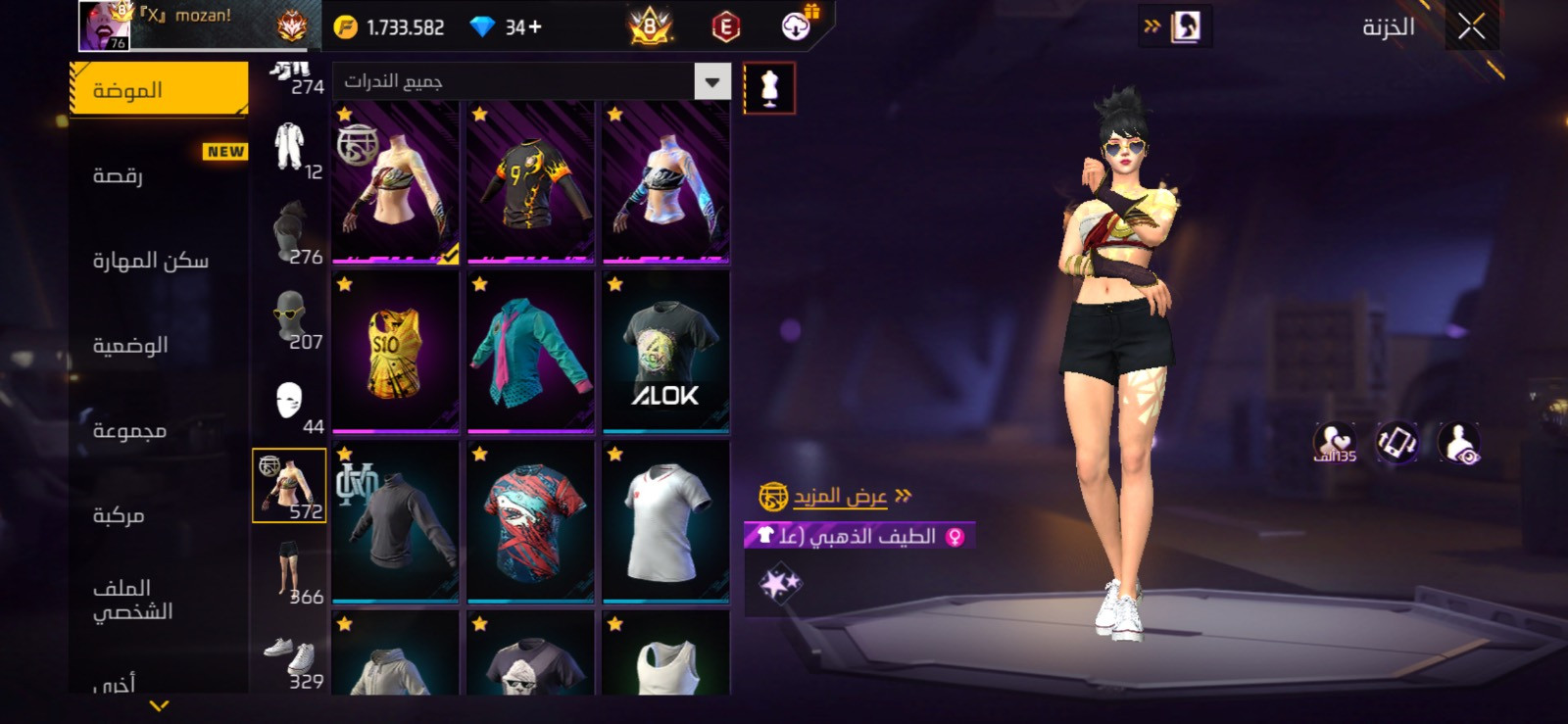
Task: Open the الملف الشخصي profile tab
Action: pos(159,600)
